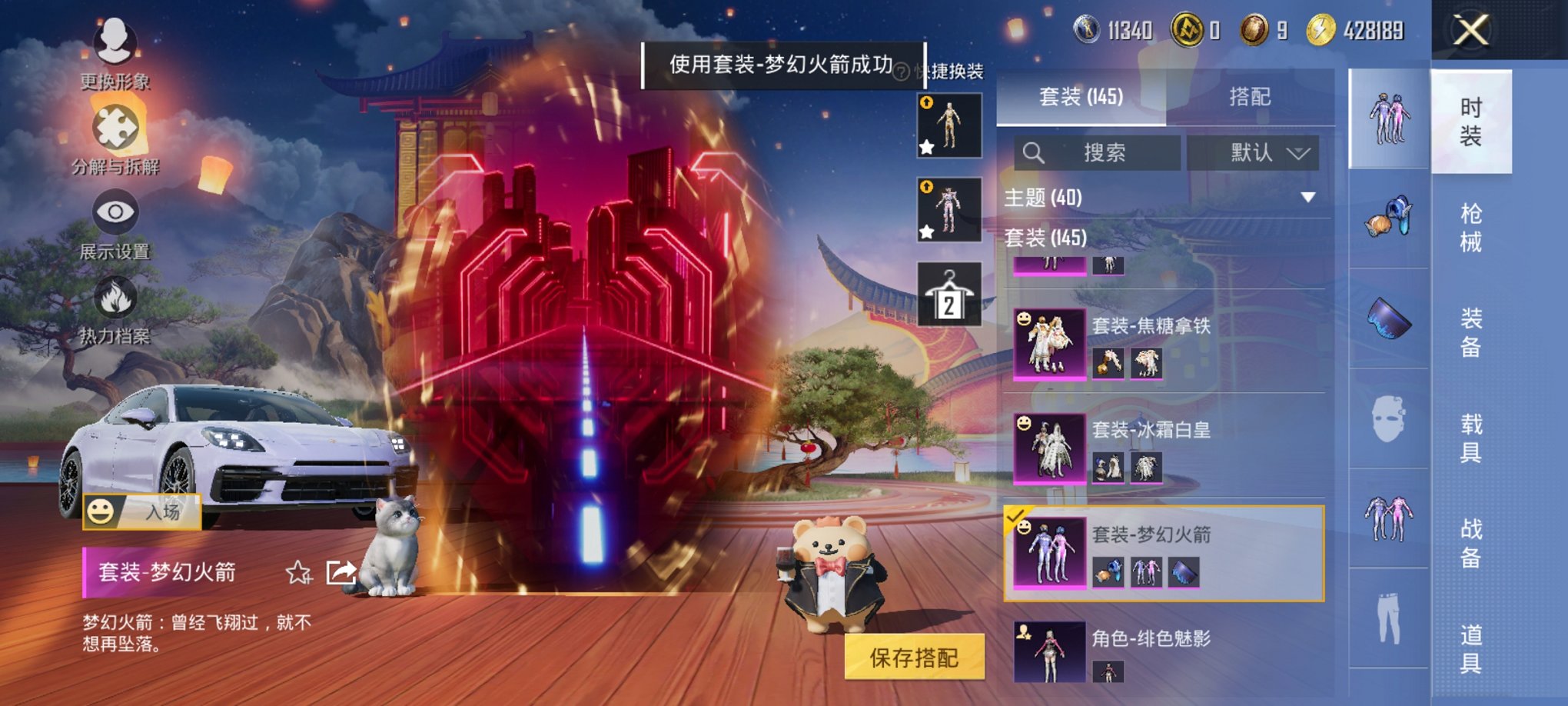This screenshot has height=706, width=1568.
Task: Open 展示设置 via the eye icon
Action: (x=114, y=211)
